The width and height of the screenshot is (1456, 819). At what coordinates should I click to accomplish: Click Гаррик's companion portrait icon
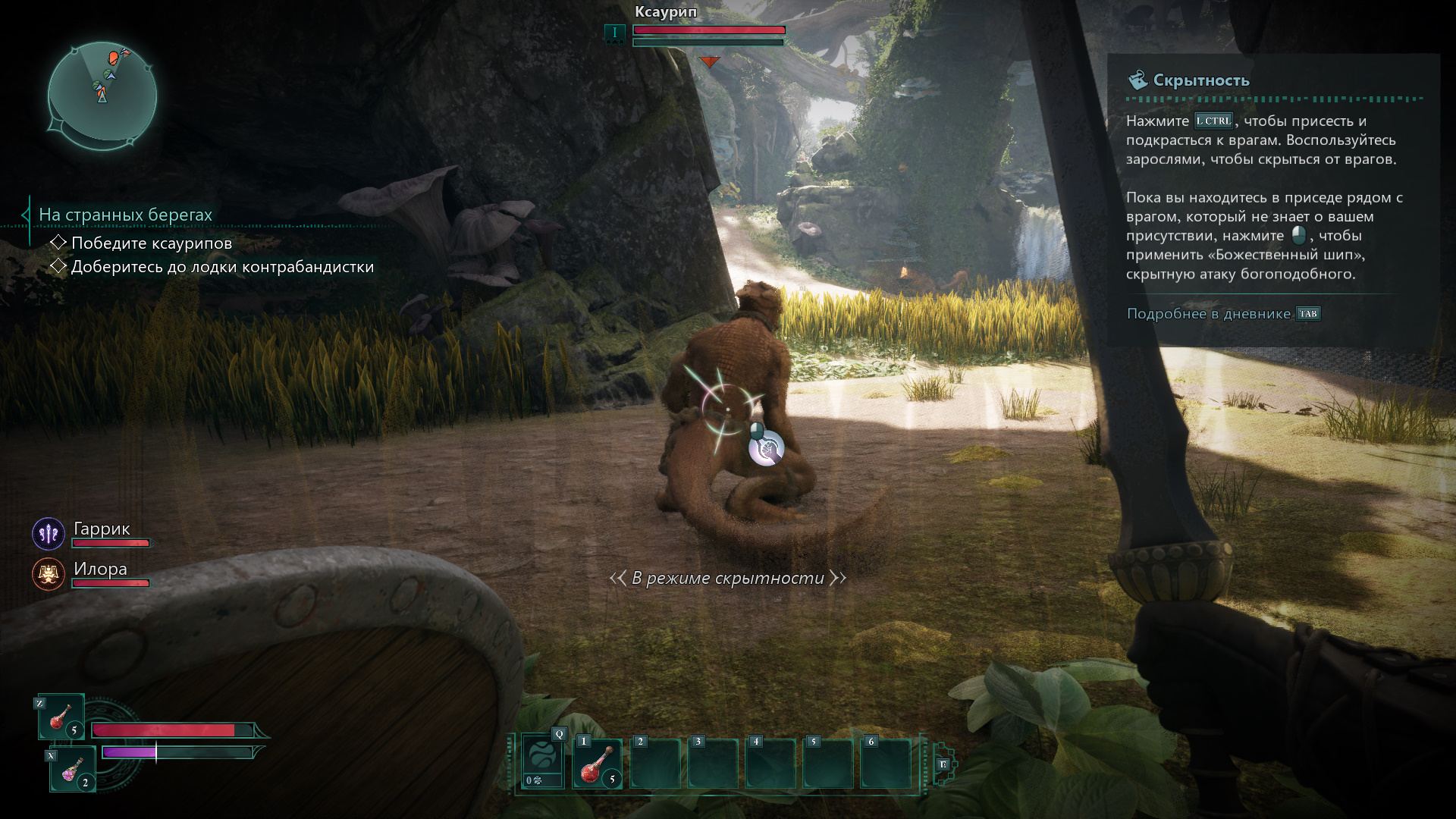click(x=49, y=534)
